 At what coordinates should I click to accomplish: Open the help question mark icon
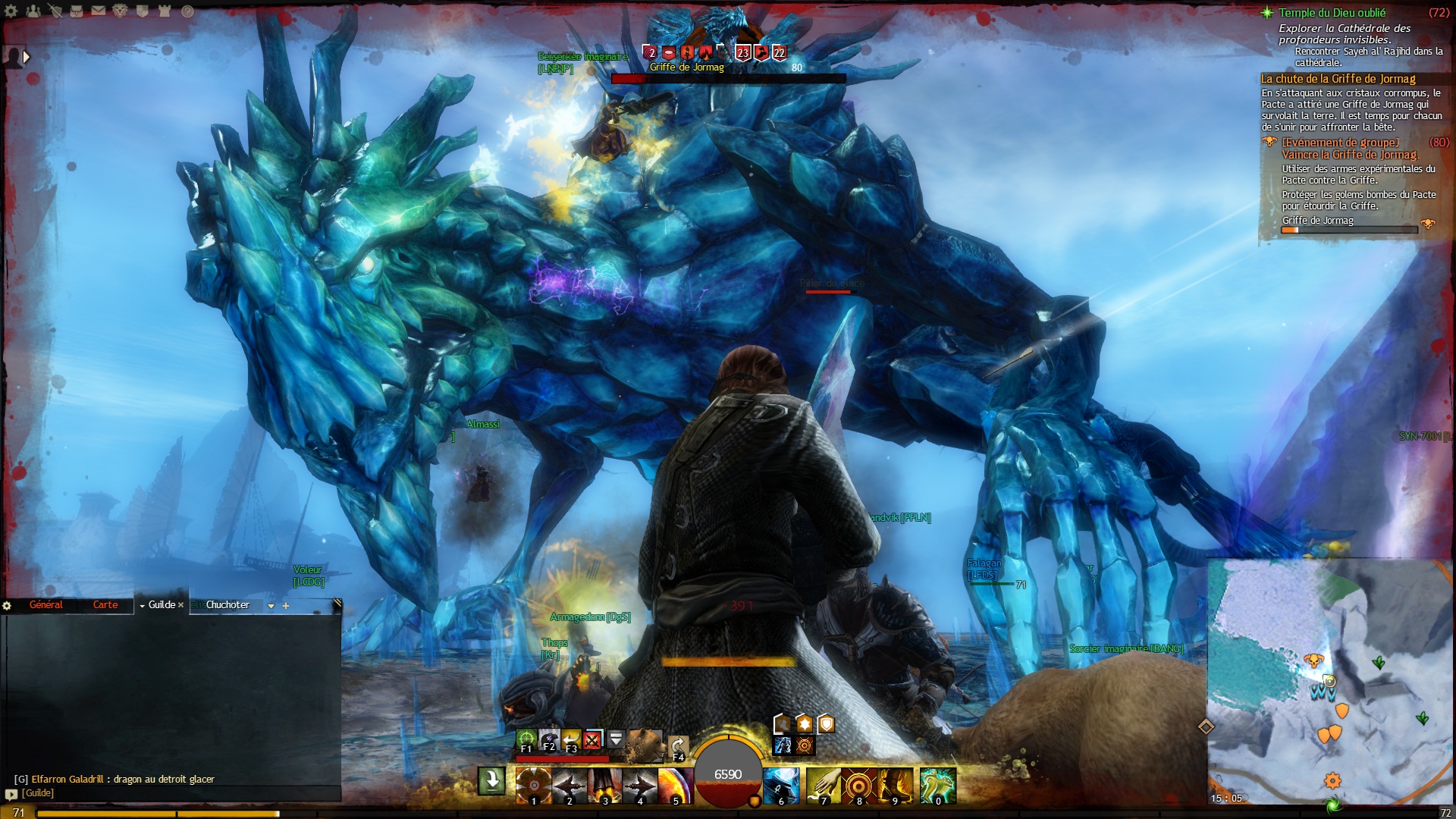coord(187,11)
